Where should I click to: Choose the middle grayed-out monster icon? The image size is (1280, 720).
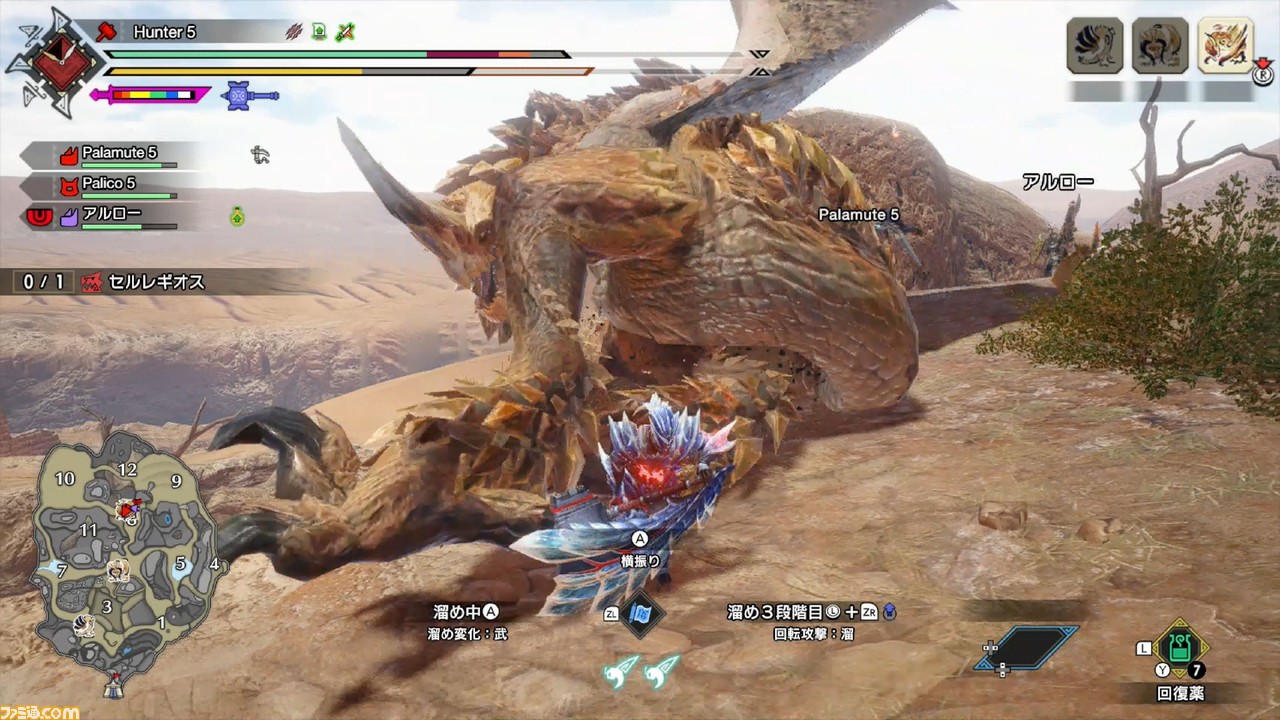coord(1160,45)
